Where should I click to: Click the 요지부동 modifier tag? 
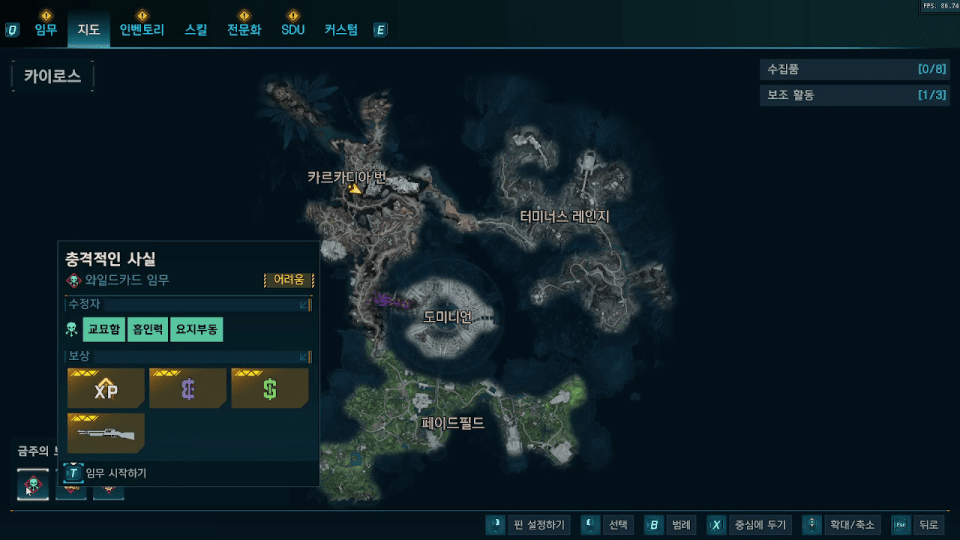tap(197, 329)
